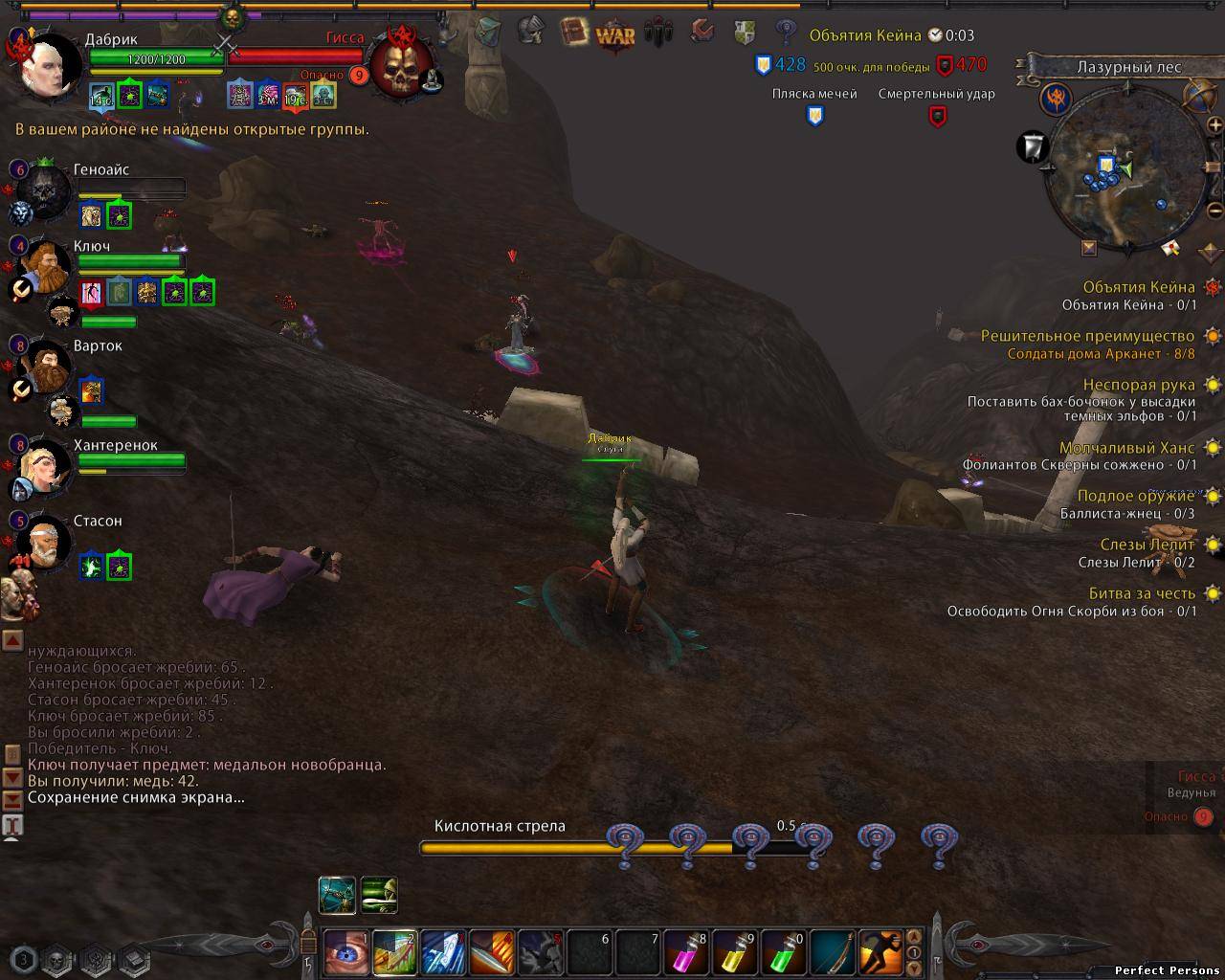The height and width of the screenshot is (980, 1225).
Task: Use the green potion in slot 0
Action: pos(784,952)
